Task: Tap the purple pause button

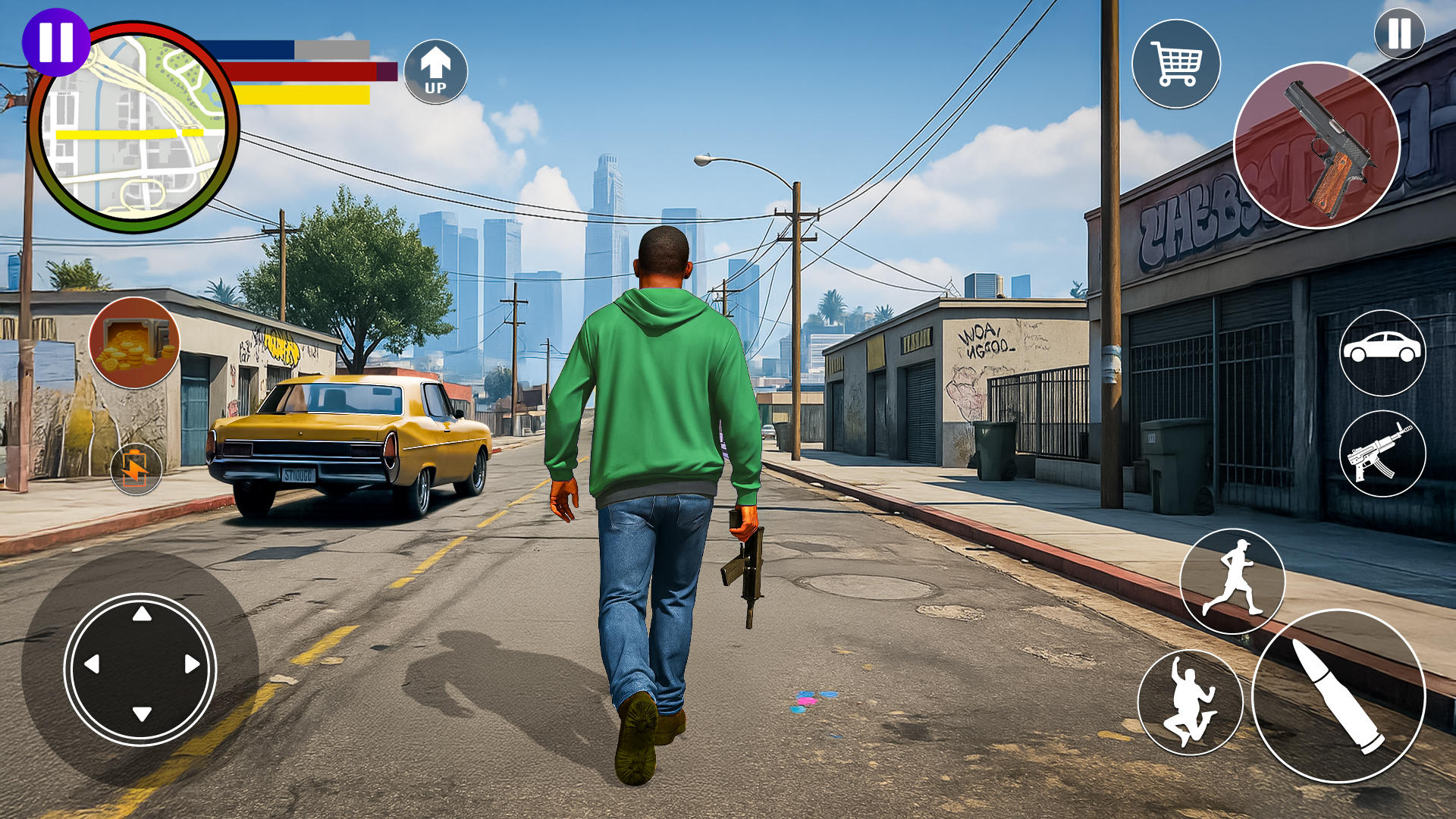Action: [55, 42]
